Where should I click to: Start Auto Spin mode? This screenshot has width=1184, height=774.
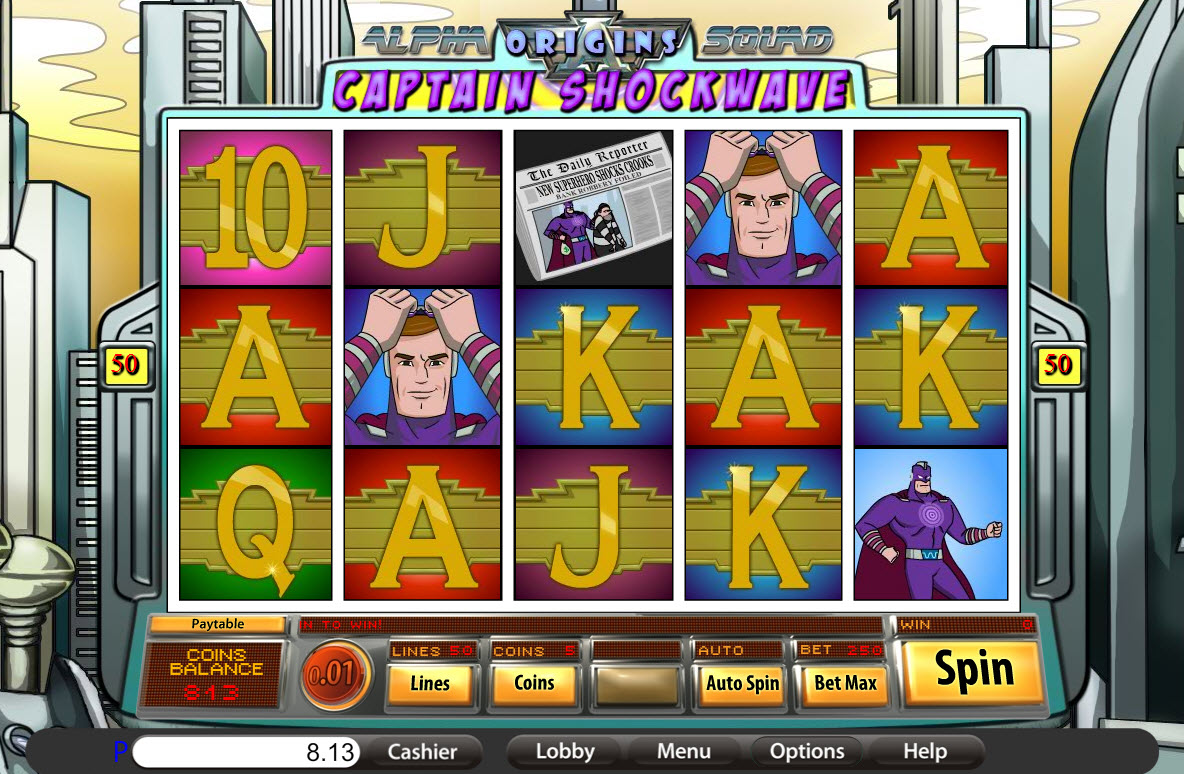coord(742,685)
